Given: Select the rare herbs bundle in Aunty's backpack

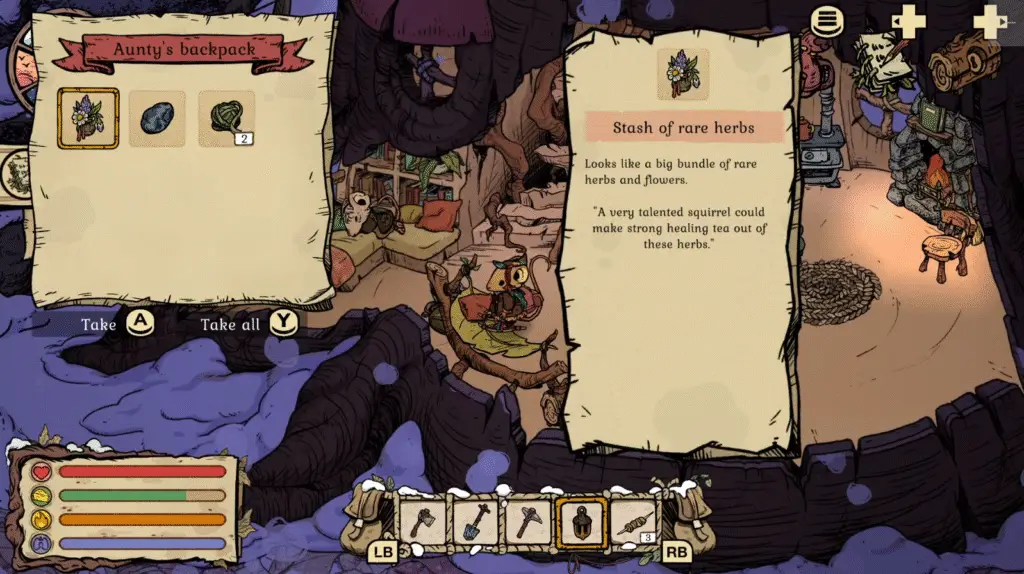Looking at the screenshot, I should click(x=89, y=118).
